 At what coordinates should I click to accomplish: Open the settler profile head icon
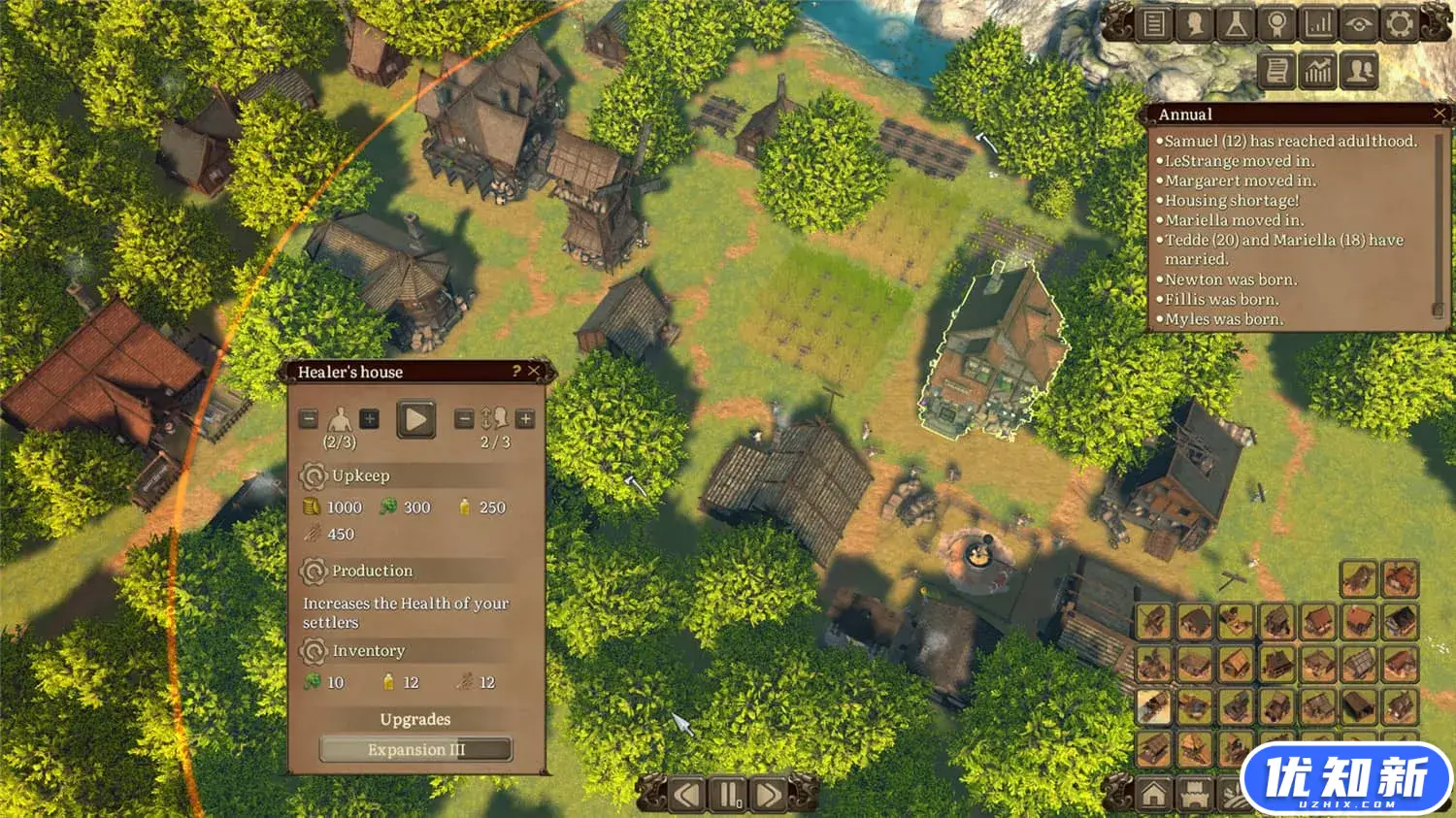pyautogui.click(x=1195, y=23)
